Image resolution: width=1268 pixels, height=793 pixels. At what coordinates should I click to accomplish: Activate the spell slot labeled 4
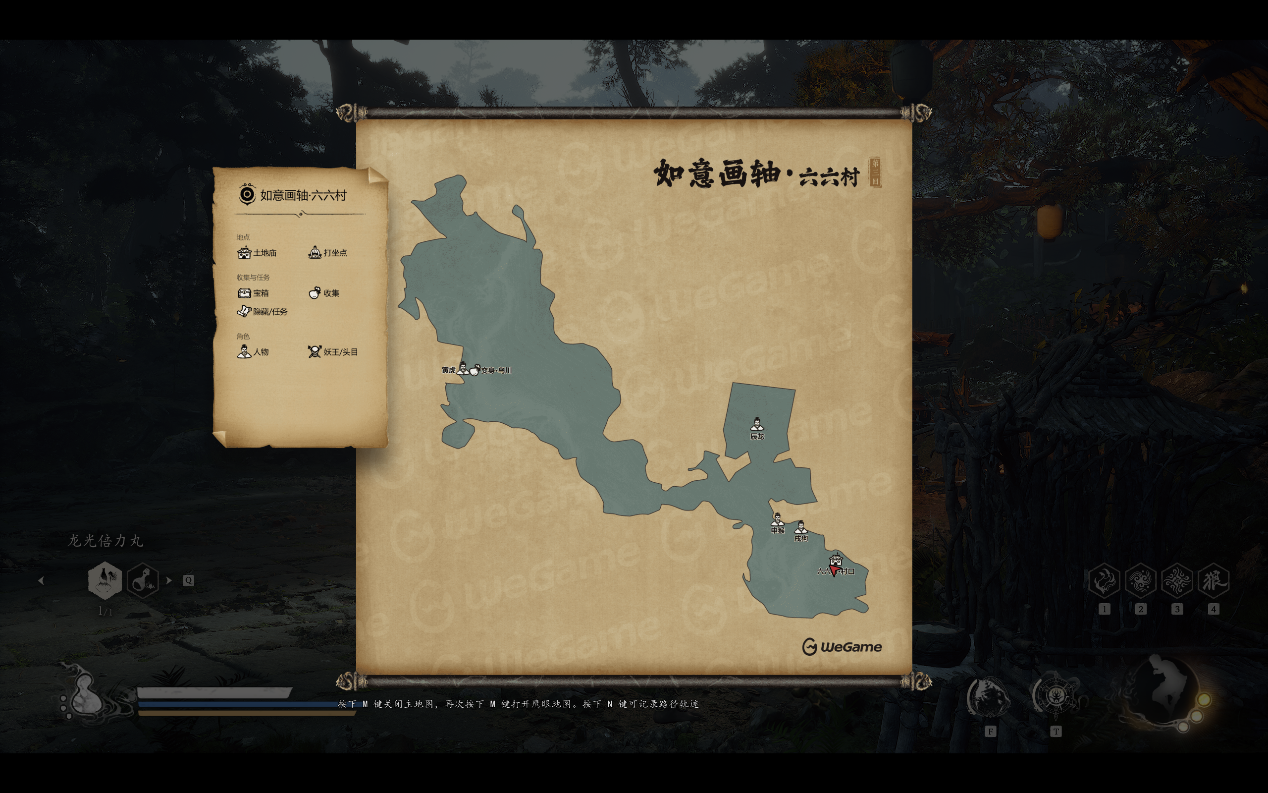1213,581
